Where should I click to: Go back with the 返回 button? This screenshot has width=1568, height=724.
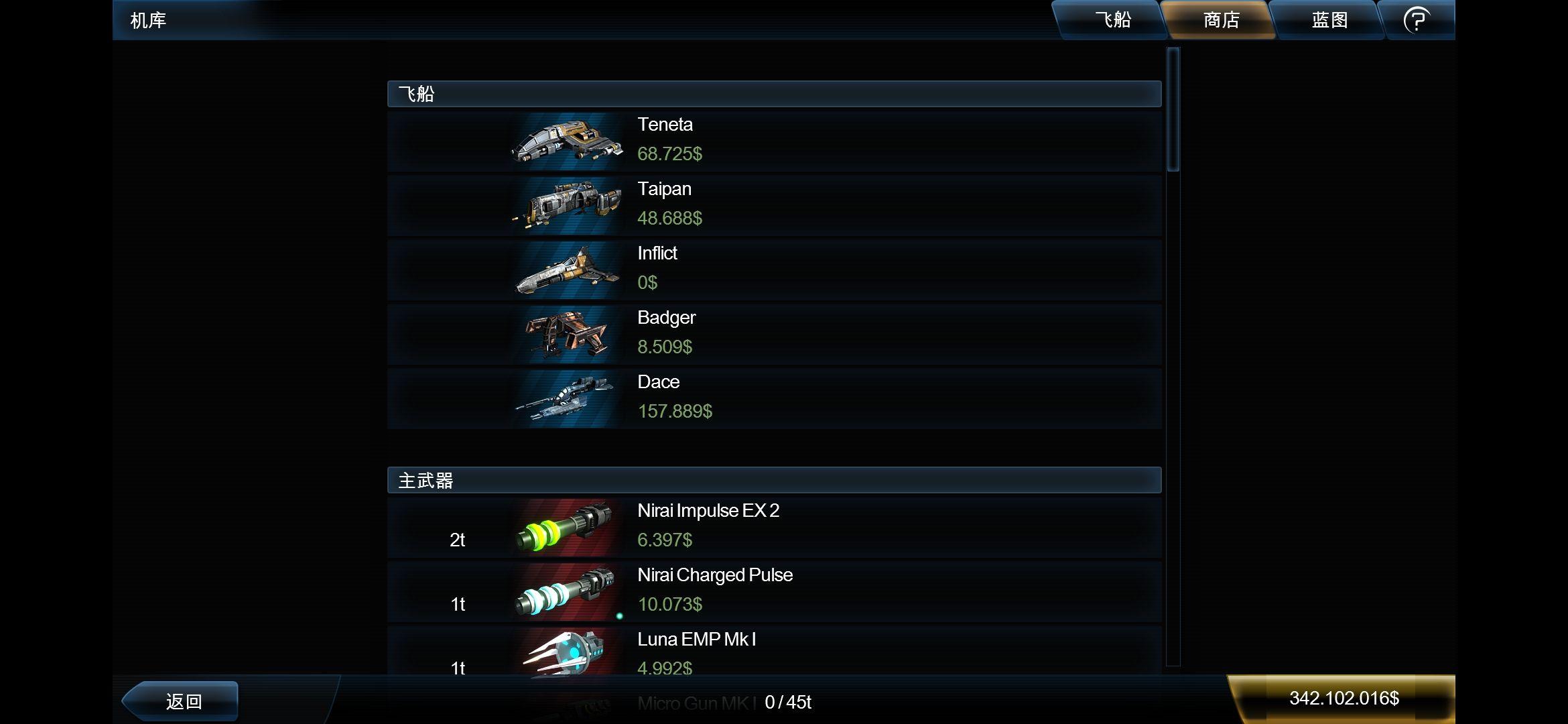pos(182,701)
